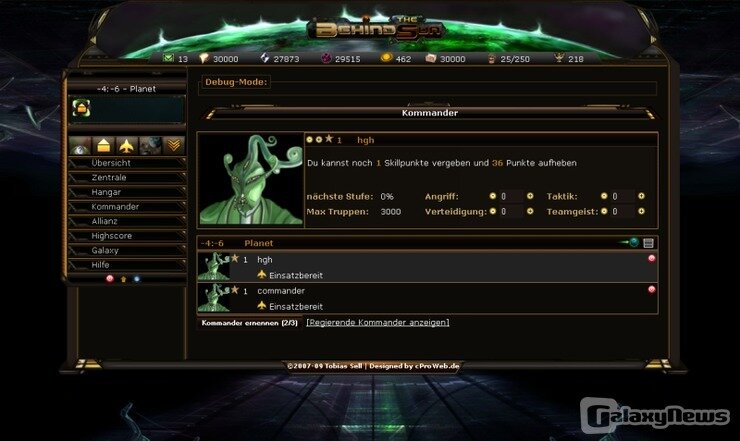Open the Allianz page

(107, 221)
